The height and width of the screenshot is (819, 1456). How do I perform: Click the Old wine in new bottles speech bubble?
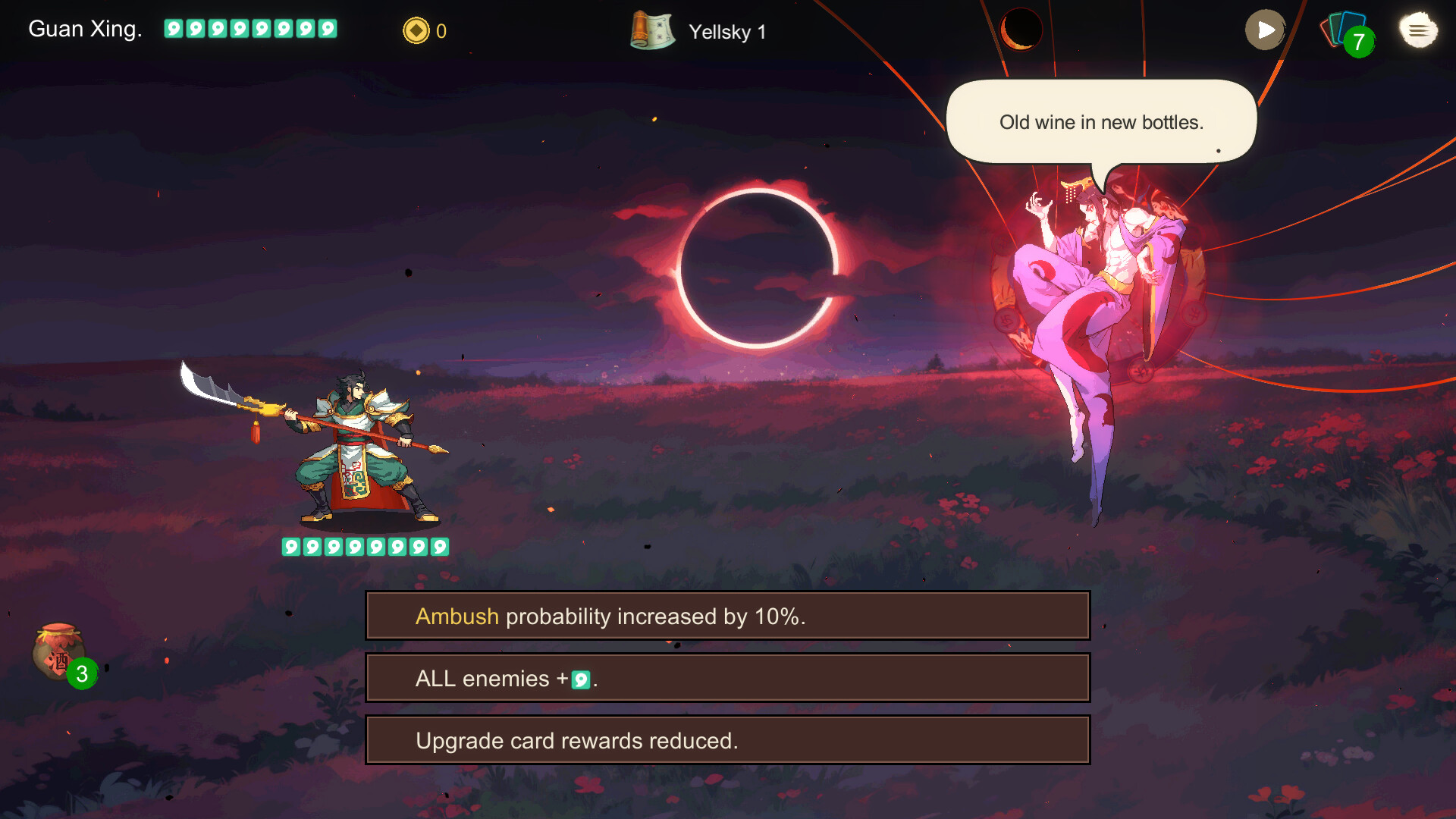pyautogui.click(x=1100, y=121)
